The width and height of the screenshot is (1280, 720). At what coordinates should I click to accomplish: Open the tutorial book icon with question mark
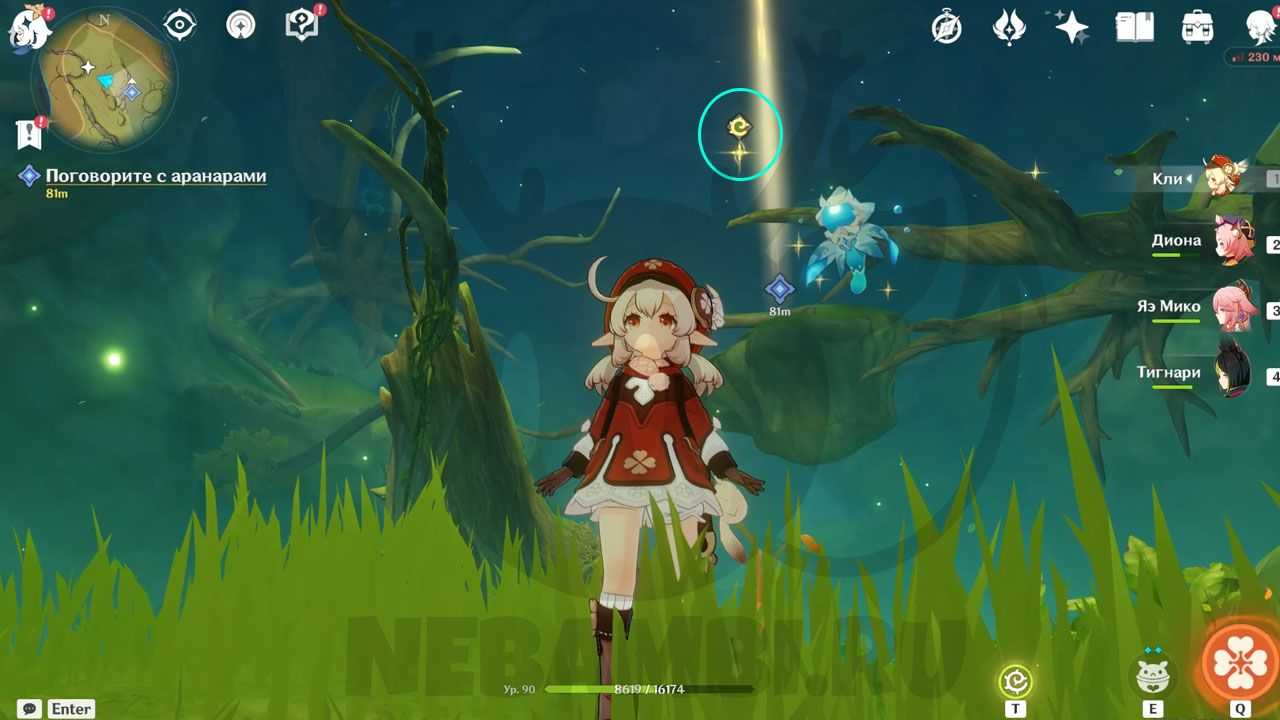pyautogui.click(x=301, y=25)
